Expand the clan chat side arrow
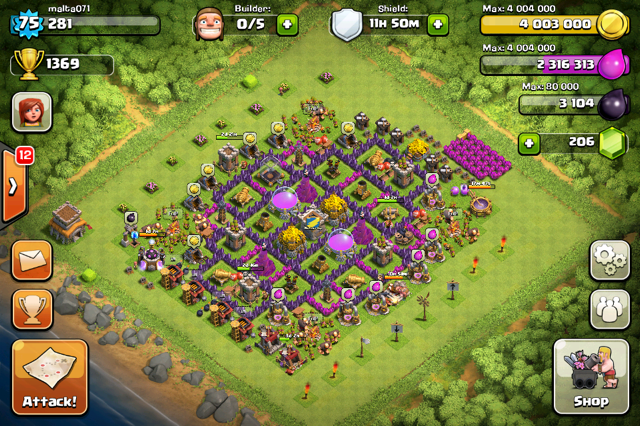The height and width of the screenshot is (426, 640). pos(12,186)
